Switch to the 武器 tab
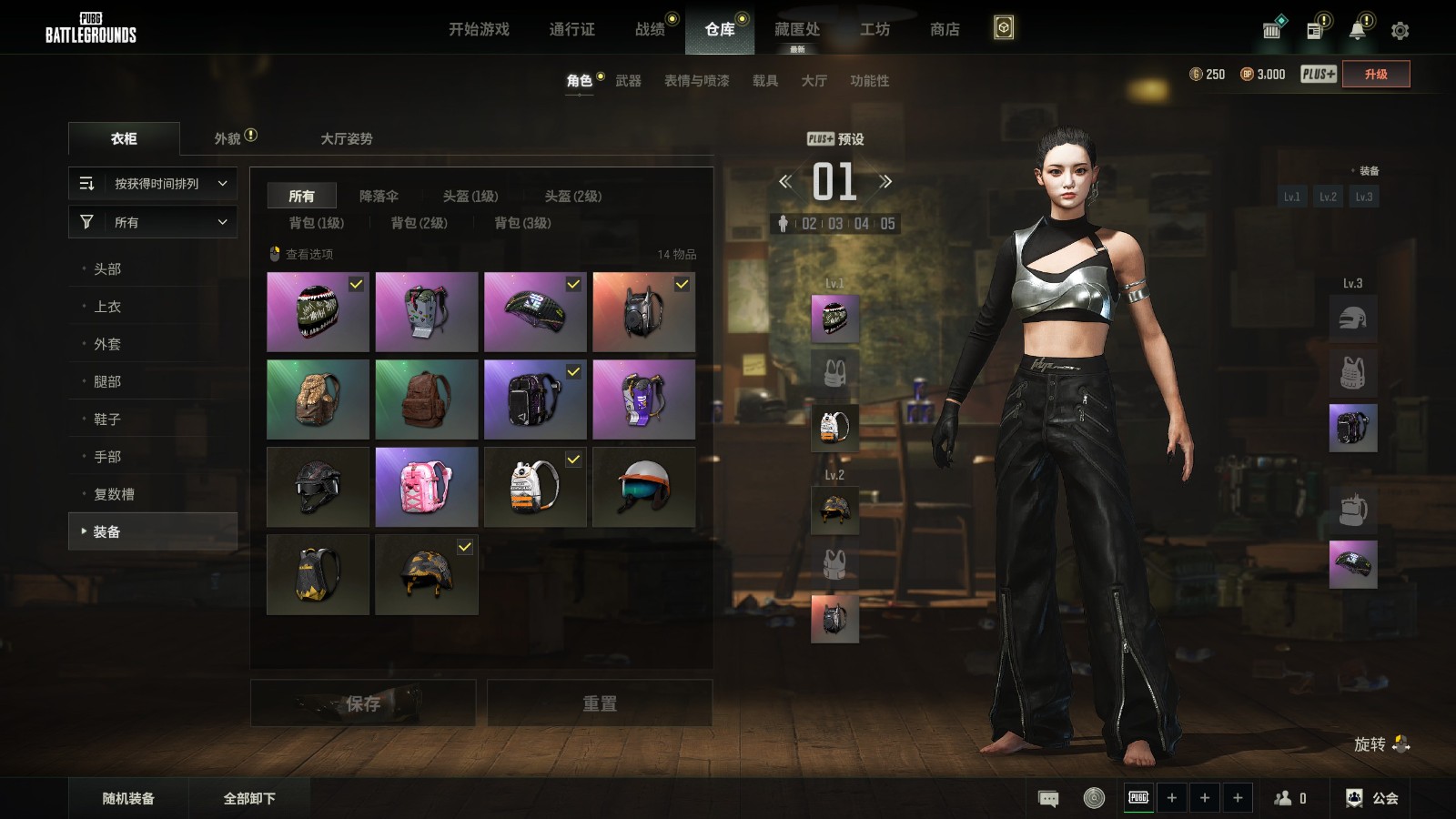This screenshot has width=1456, height=819. [628, 81]
